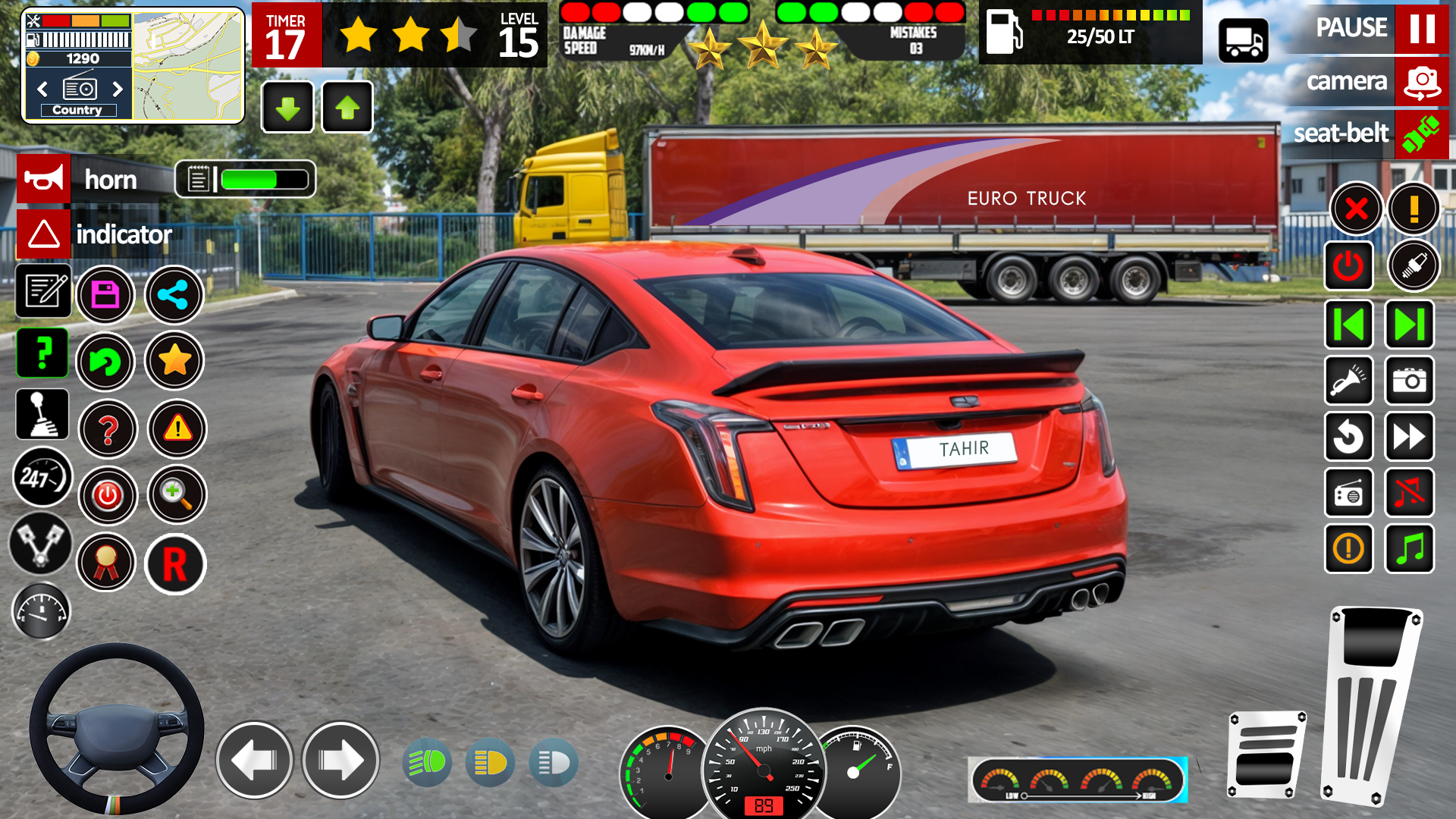Shift up with the green arrow
The image size is (1456, 819).
347,107
